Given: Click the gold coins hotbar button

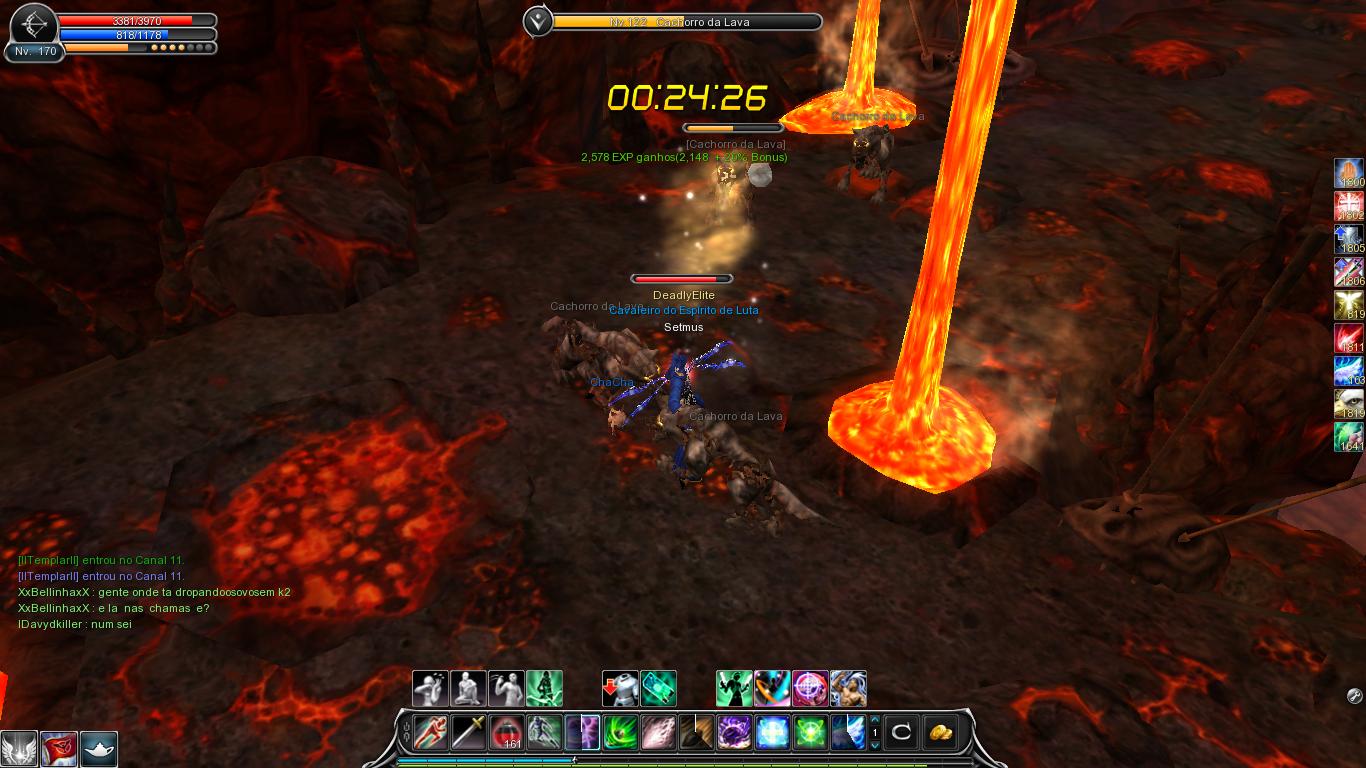Looking at the screenshot, I should tap(939, 732).
